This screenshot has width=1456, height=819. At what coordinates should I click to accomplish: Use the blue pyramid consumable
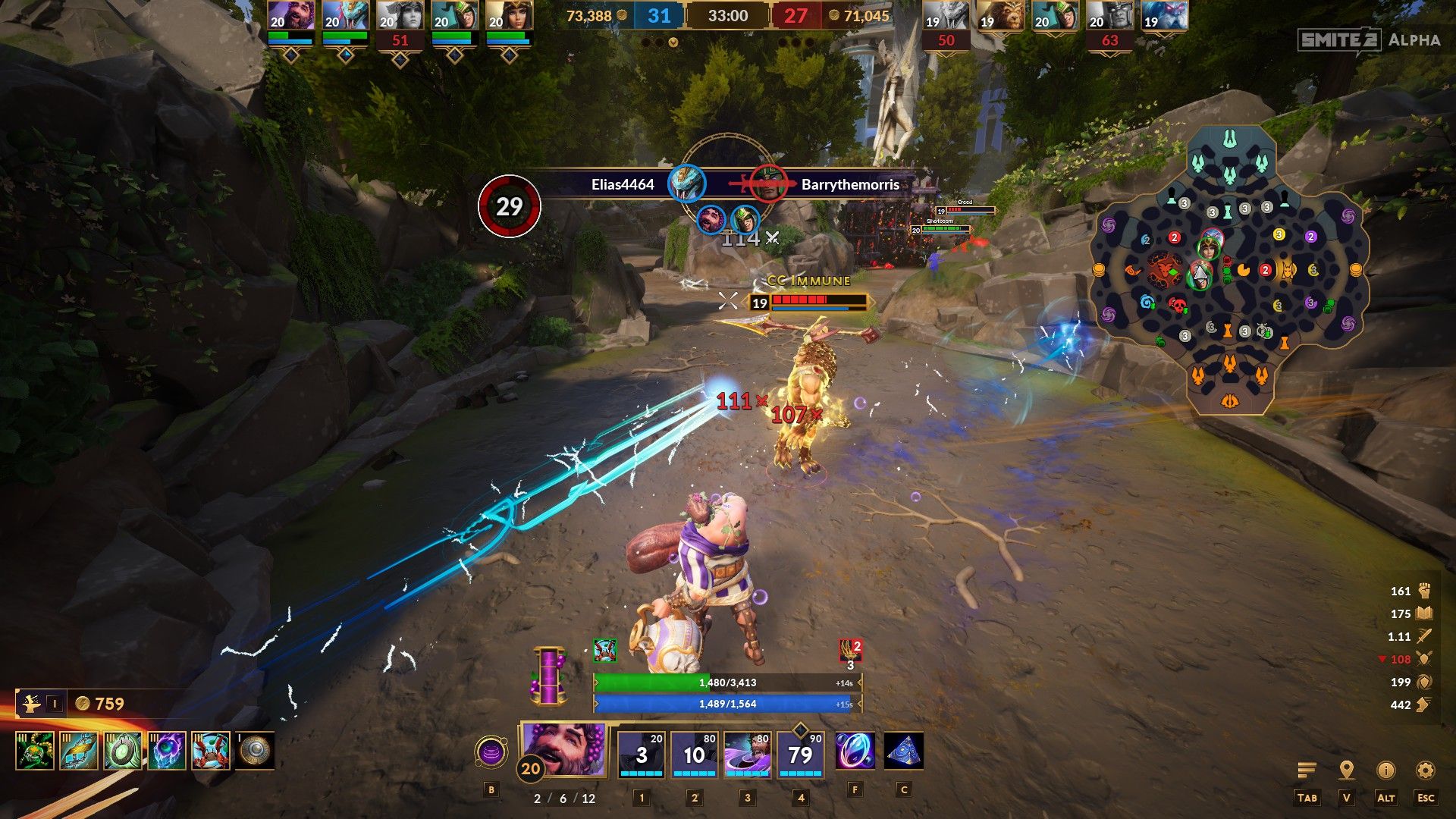click(x=903, y=752)
